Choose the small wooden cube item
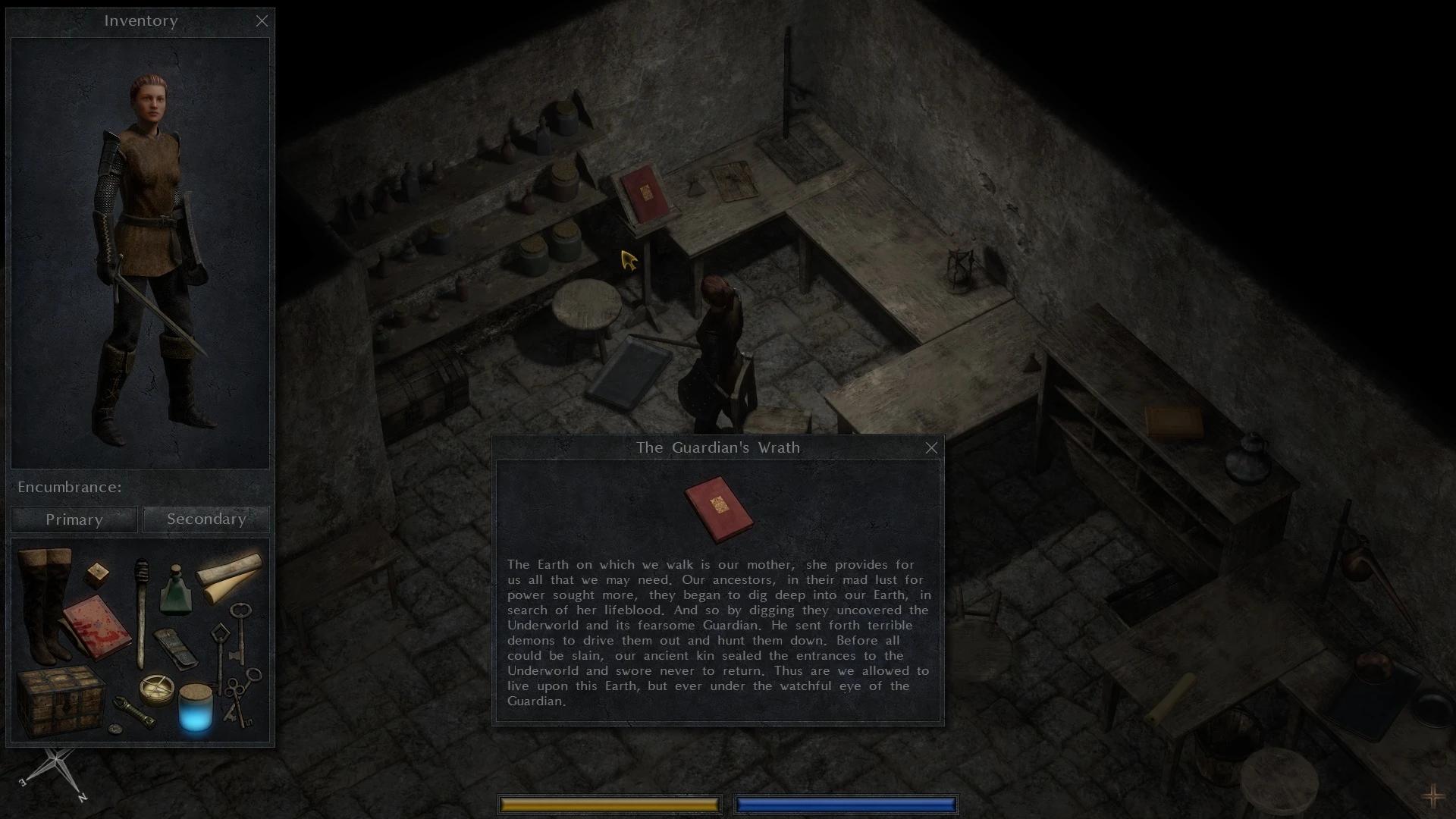The image size is (1456, 819). [x=97, y=574]
